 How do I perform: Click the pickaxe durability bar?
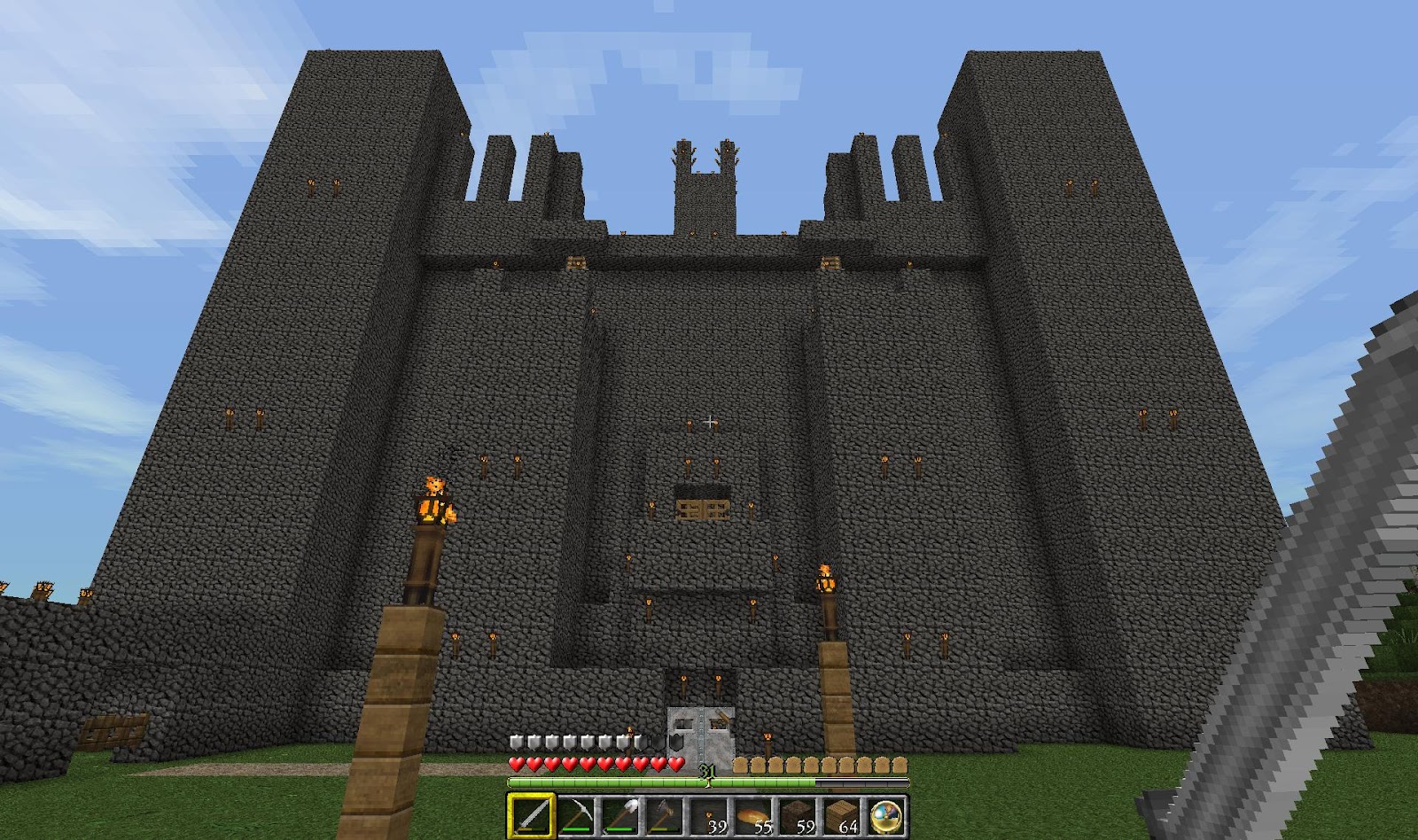(x=577, y=829)
